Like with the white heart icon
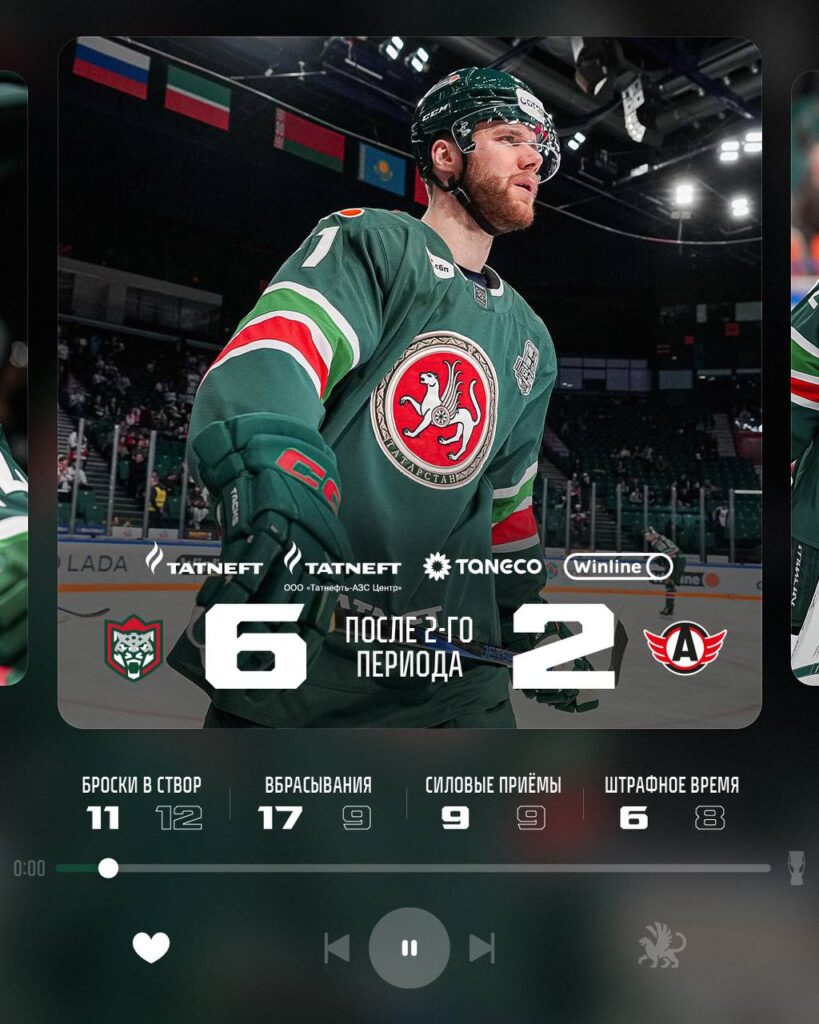This screenshot has height=1024, width=819. click(x=151, y=947)
